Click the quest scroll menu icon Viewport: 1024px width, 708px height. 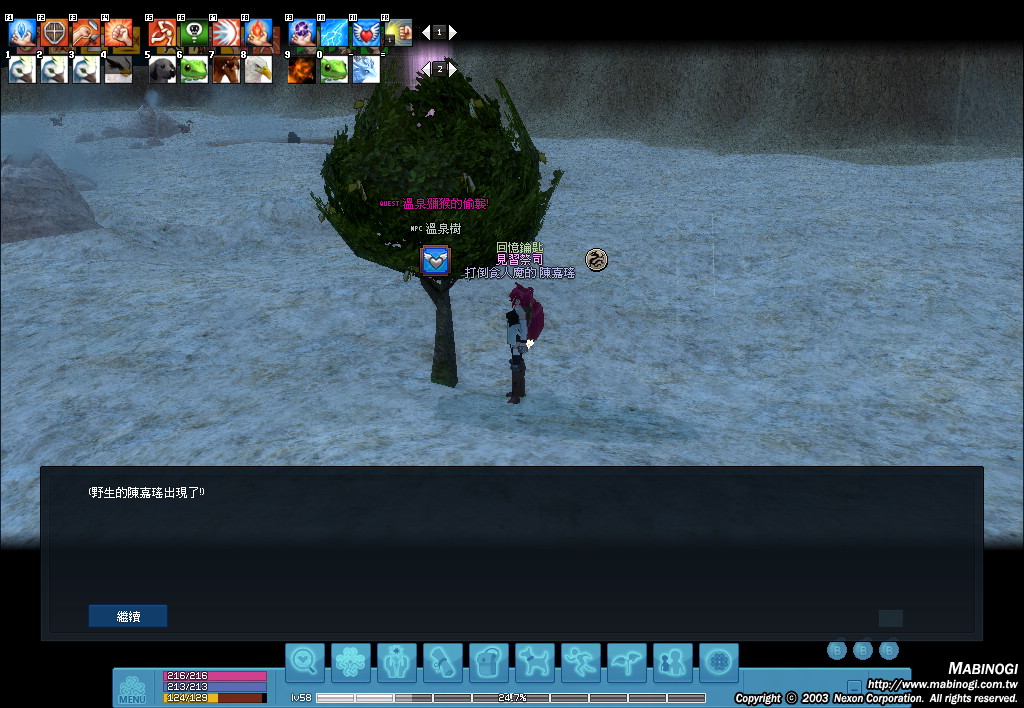pos(443,662)
